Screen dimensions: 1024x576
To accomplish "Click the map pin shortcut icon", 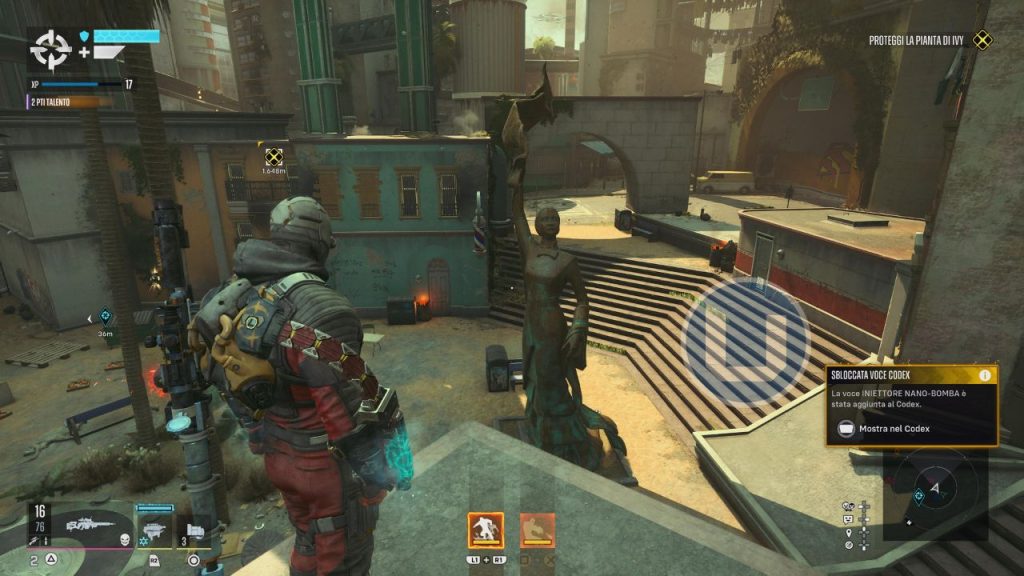I will point(849,533).
